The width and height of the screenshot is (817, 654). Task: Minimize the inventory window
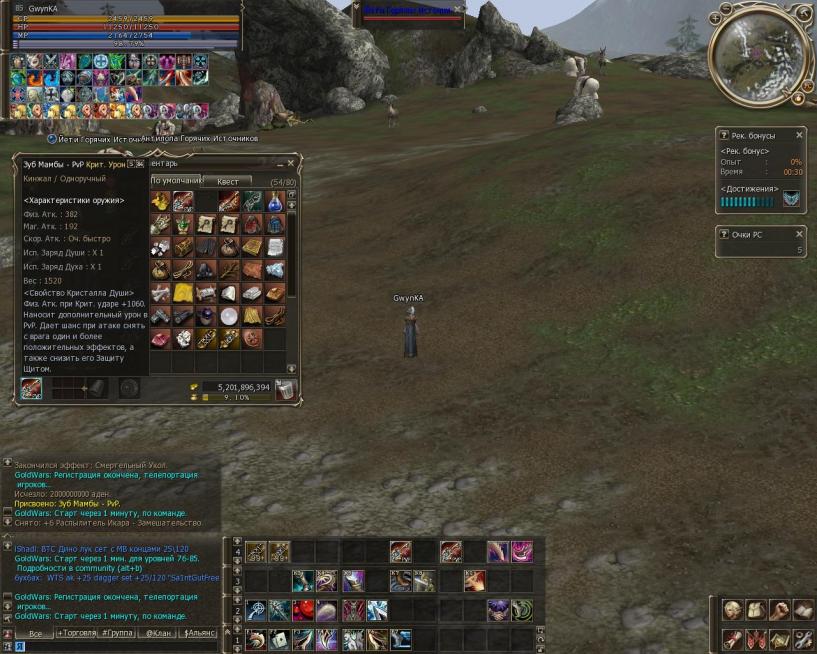277,163
